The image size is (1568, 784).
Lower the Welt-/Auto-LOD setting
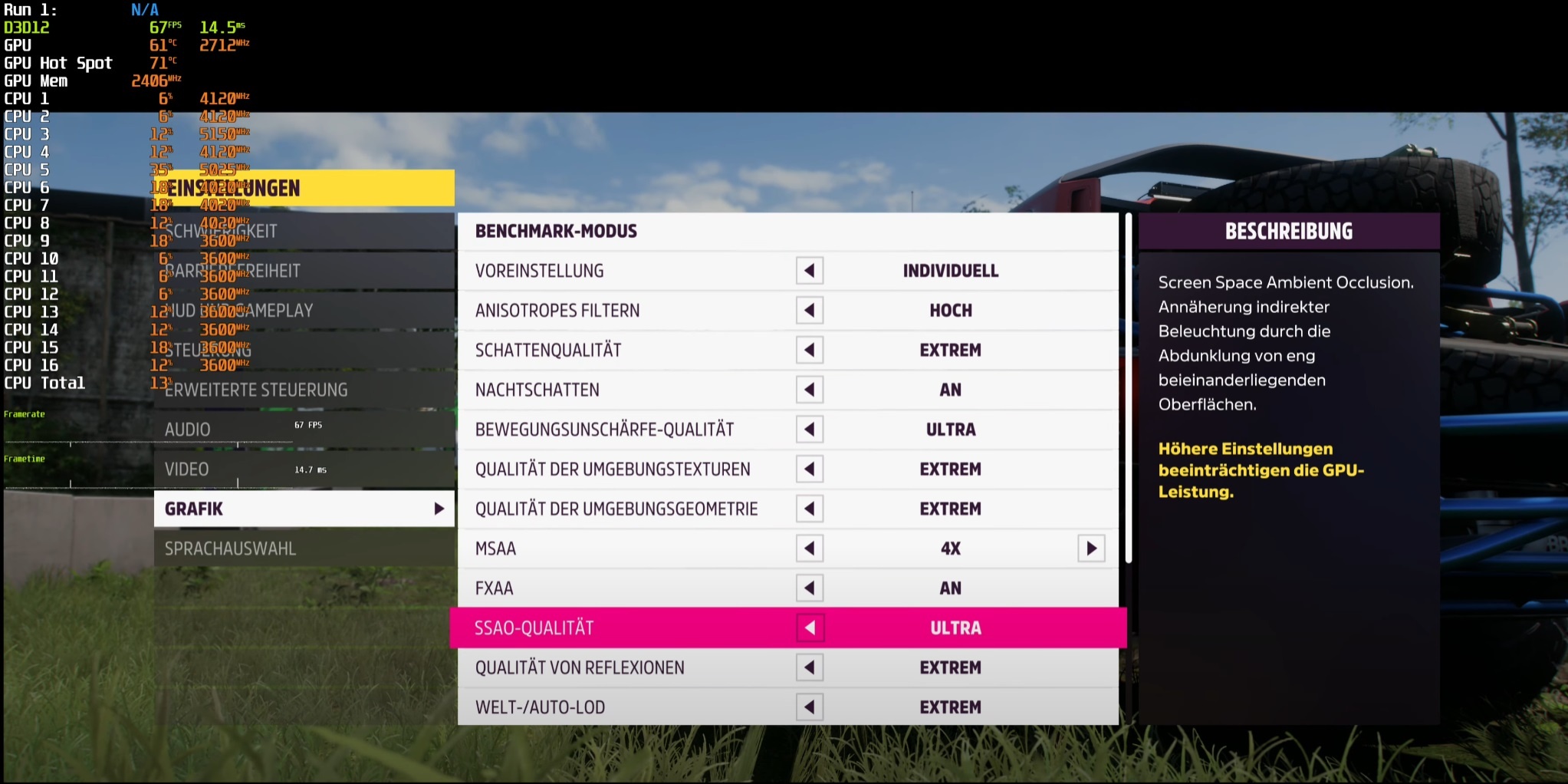click(x=810, y=707)
